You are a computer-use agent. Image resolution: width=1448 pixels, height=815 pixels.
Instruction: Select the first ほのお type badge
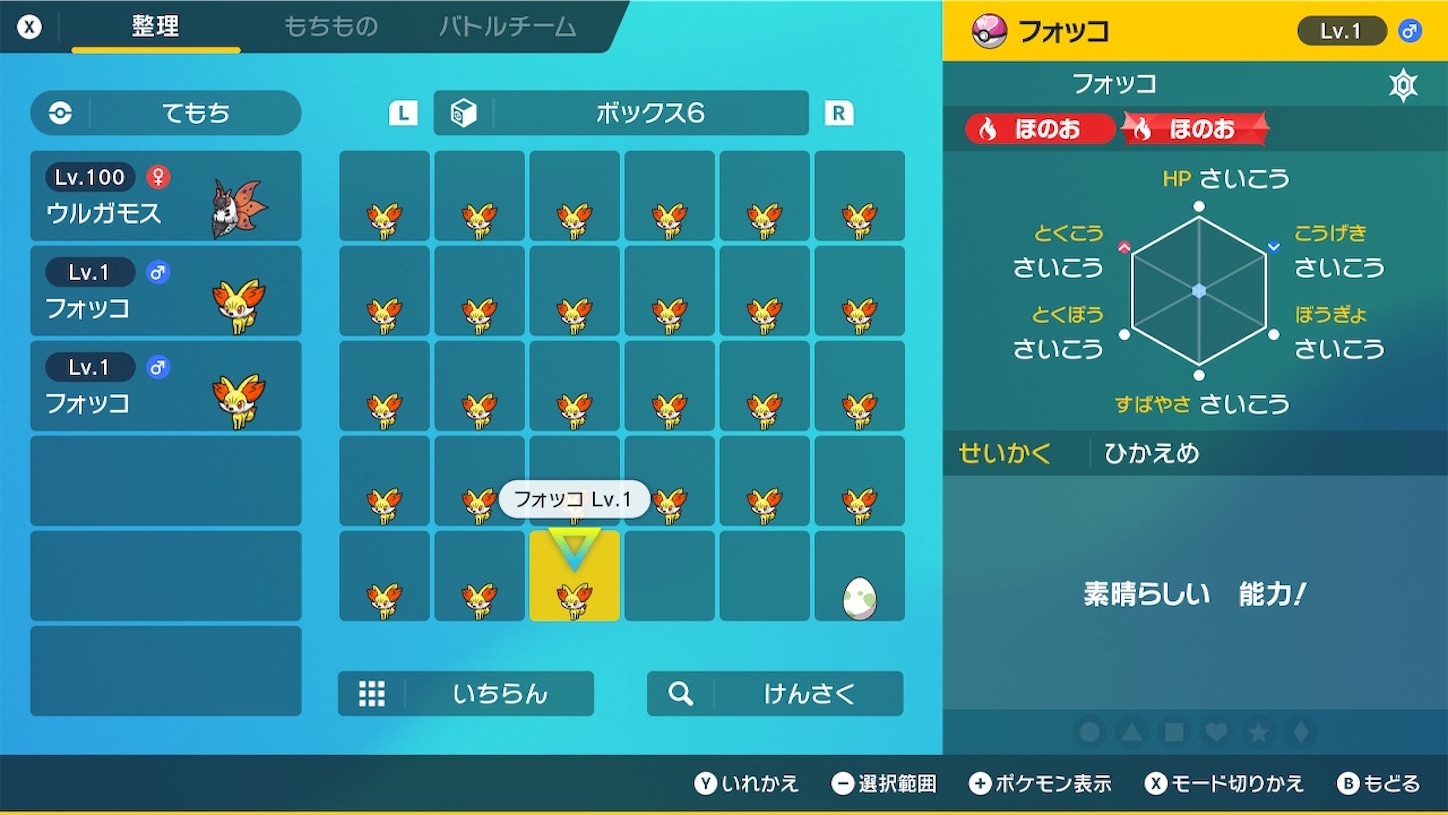[x=1037, y=129]
